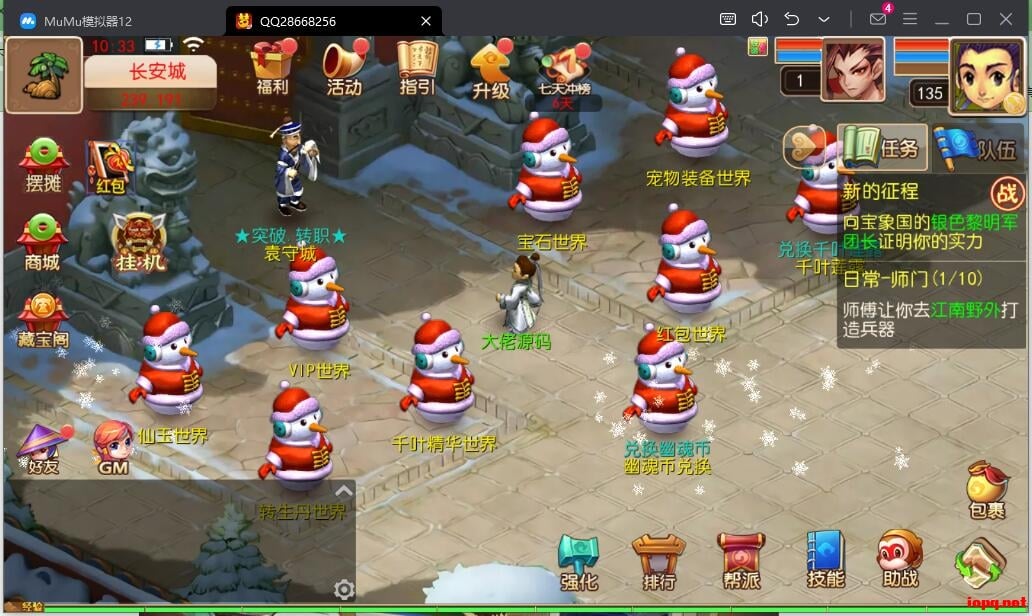Open the 藏宝阁 treasure pavilion
This screenshot has height=616, width=1032.
click(x=43, y=318)
